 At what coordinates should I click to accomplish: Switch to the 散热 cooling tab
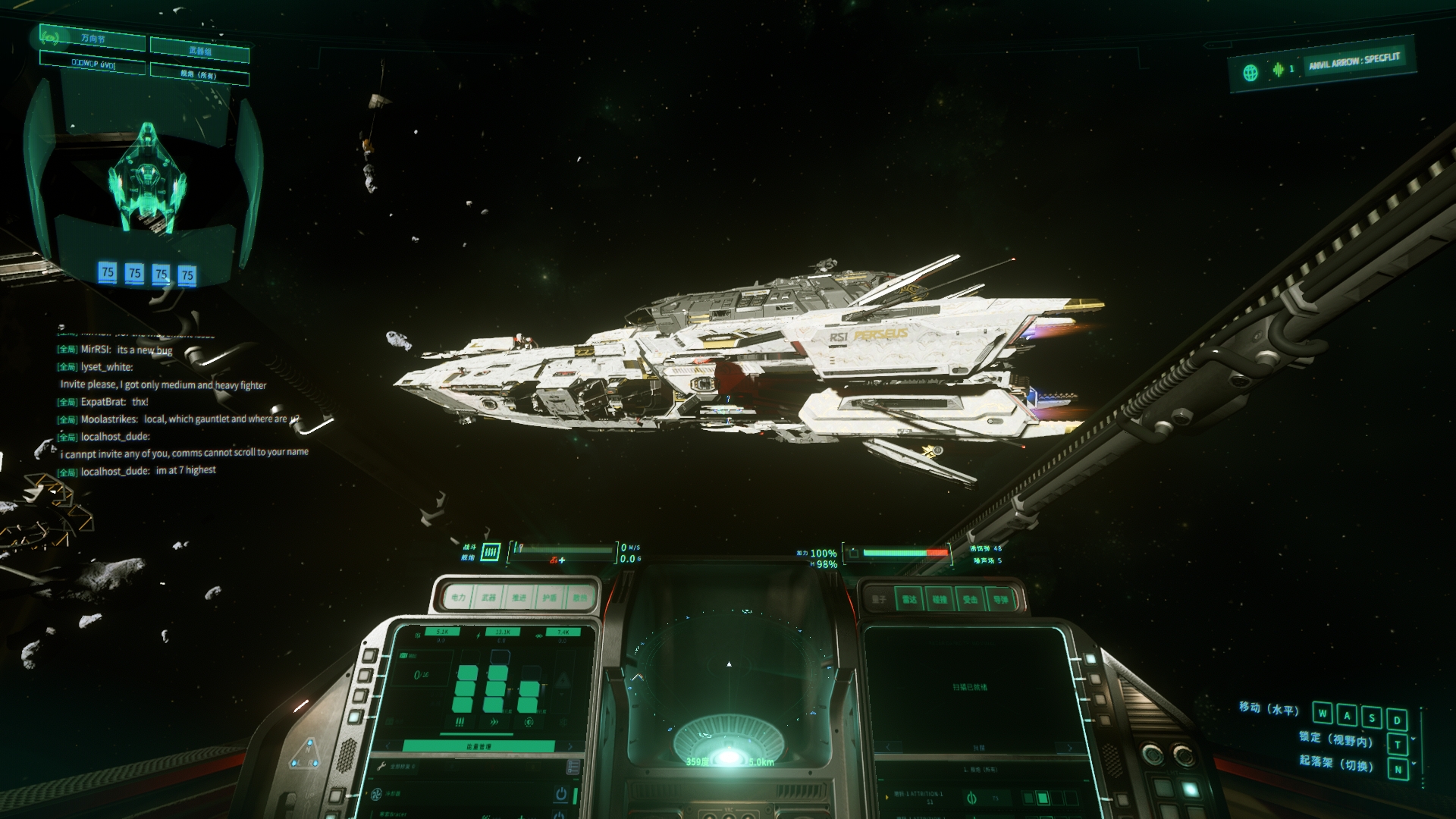579,598
